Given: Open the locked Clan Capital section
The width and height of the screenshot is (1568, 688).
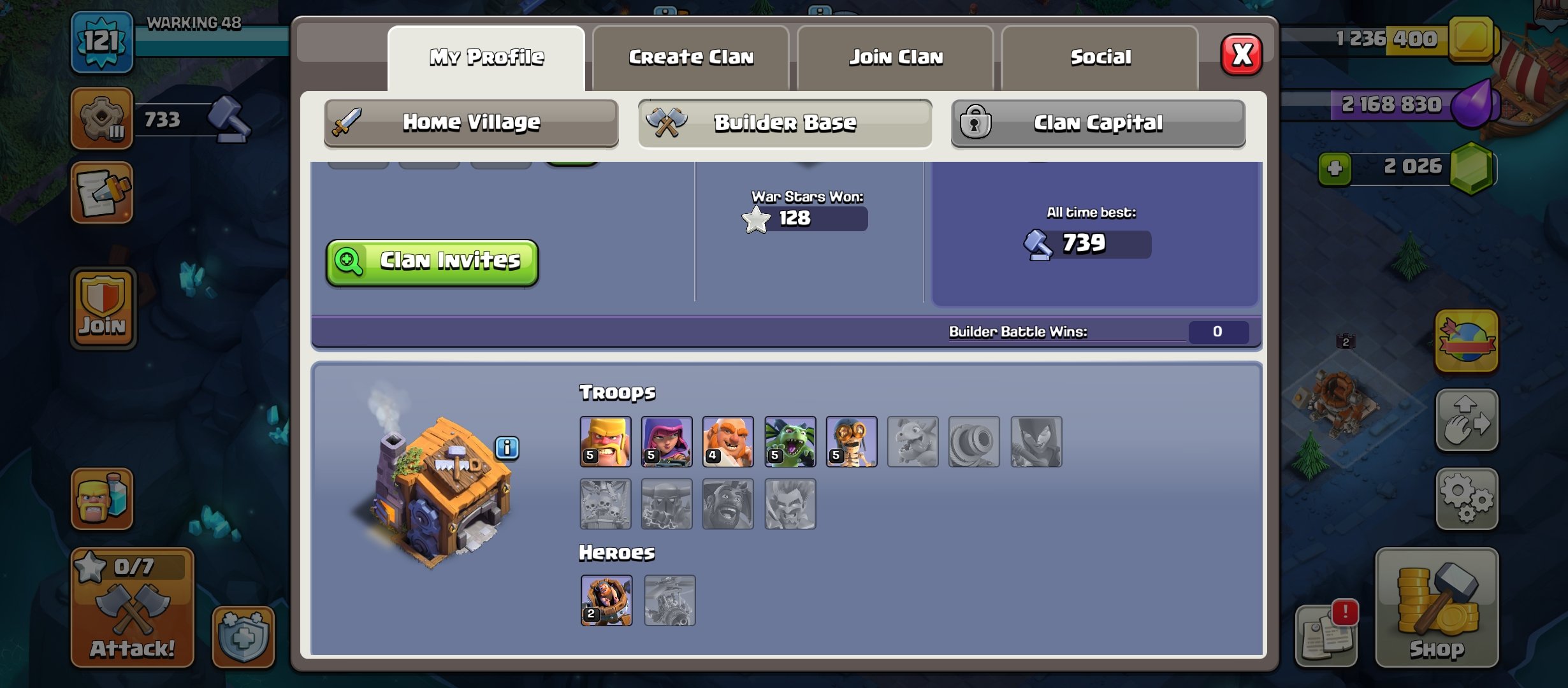Looking at the screenshot, I should tap(1098, 124).
